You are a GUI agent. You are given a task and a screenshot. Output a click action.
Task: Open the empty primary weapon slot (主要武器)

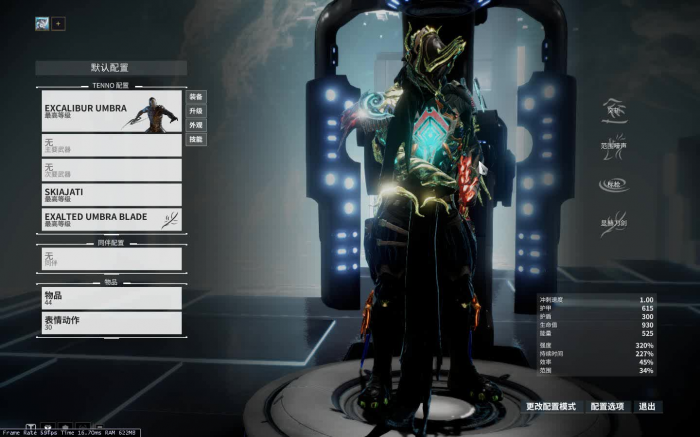coord(111,145)
